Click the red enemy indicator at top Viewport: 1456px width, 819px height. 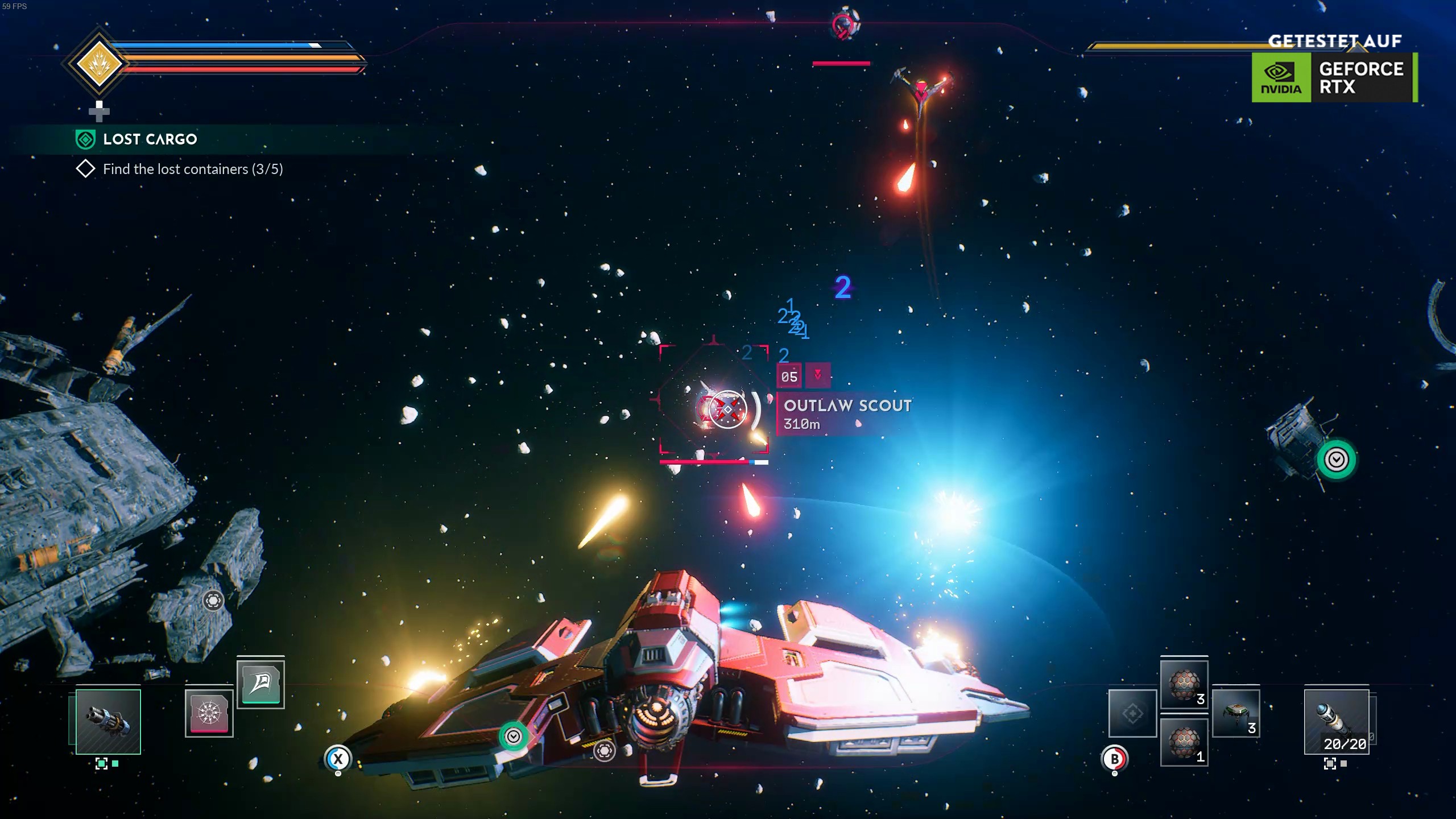click(842, 26)
